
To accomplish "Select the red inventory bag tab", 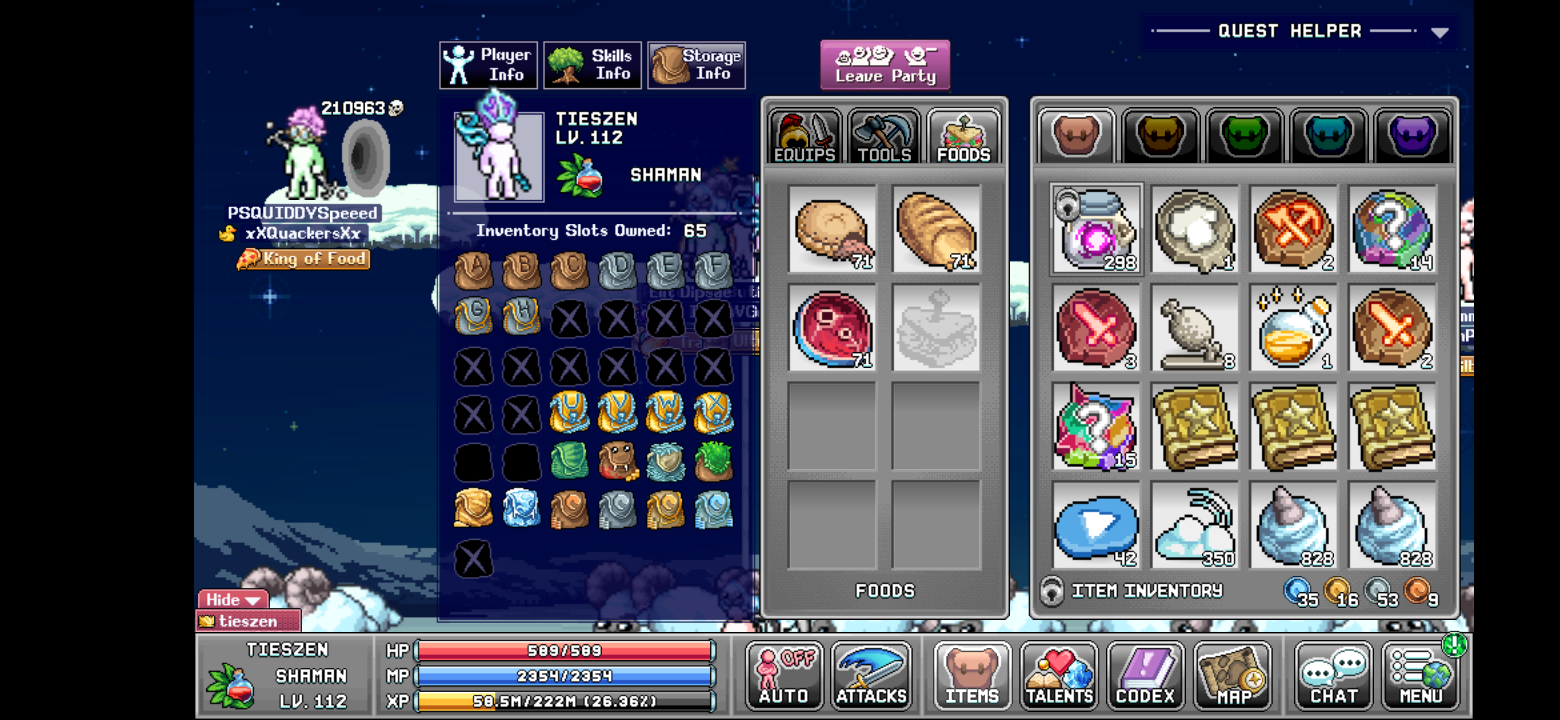I will click(x=1075, y=135).
